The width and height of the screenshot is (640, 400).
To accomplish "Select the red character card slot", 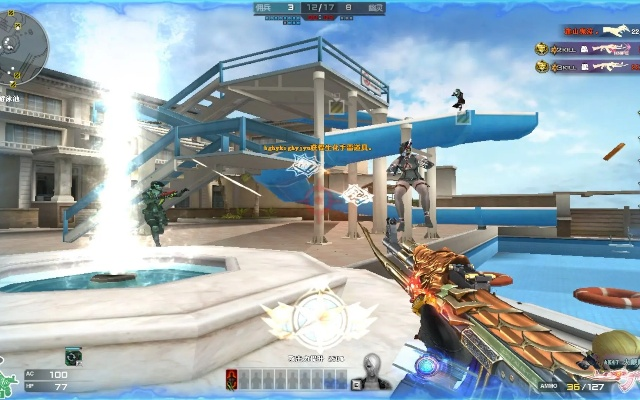I will pyautogui.click(x=233, y=379).
